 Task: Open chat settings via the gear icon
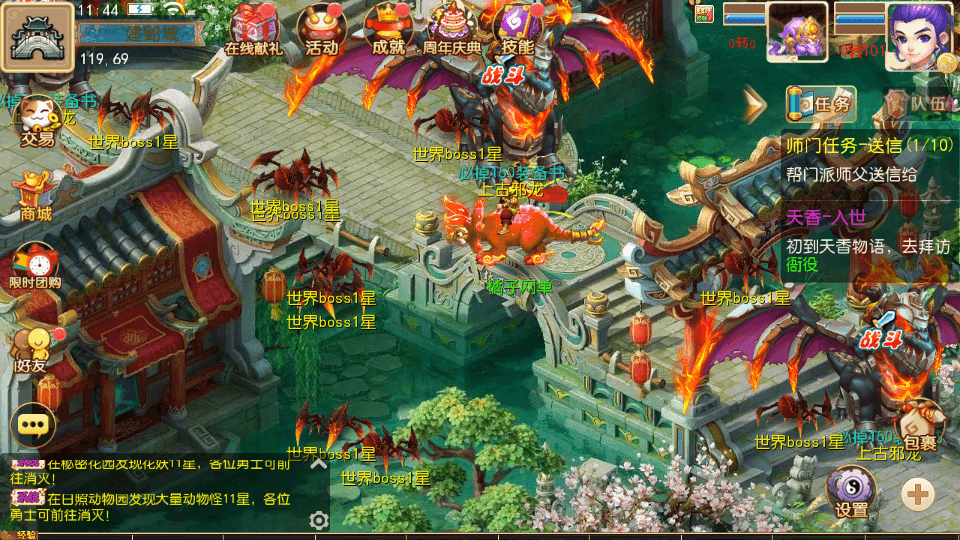319,520
